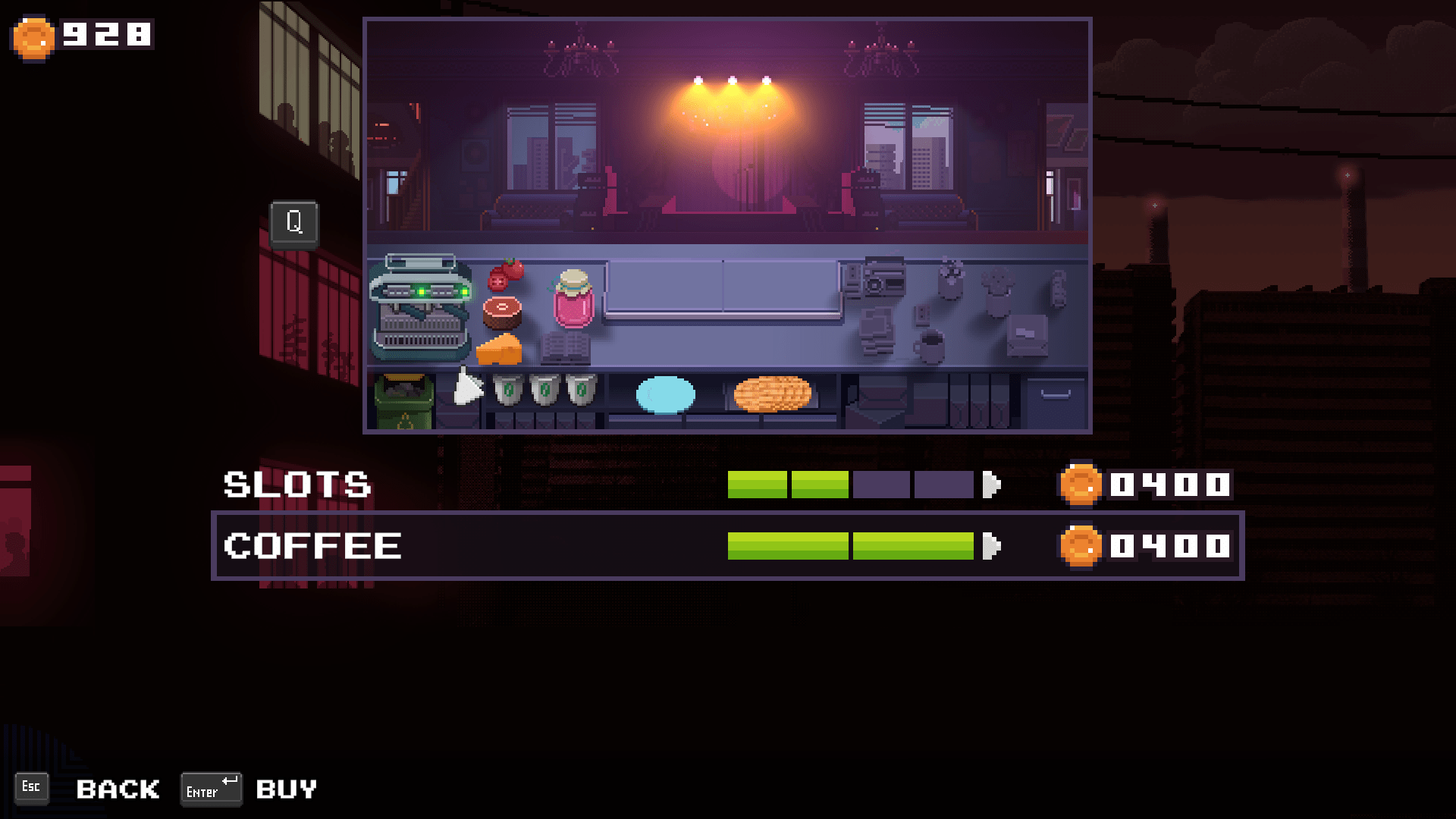Click the SLOTS upgrade progress bar
This screenshot has width=1456, height=819.
pos(849,484)
